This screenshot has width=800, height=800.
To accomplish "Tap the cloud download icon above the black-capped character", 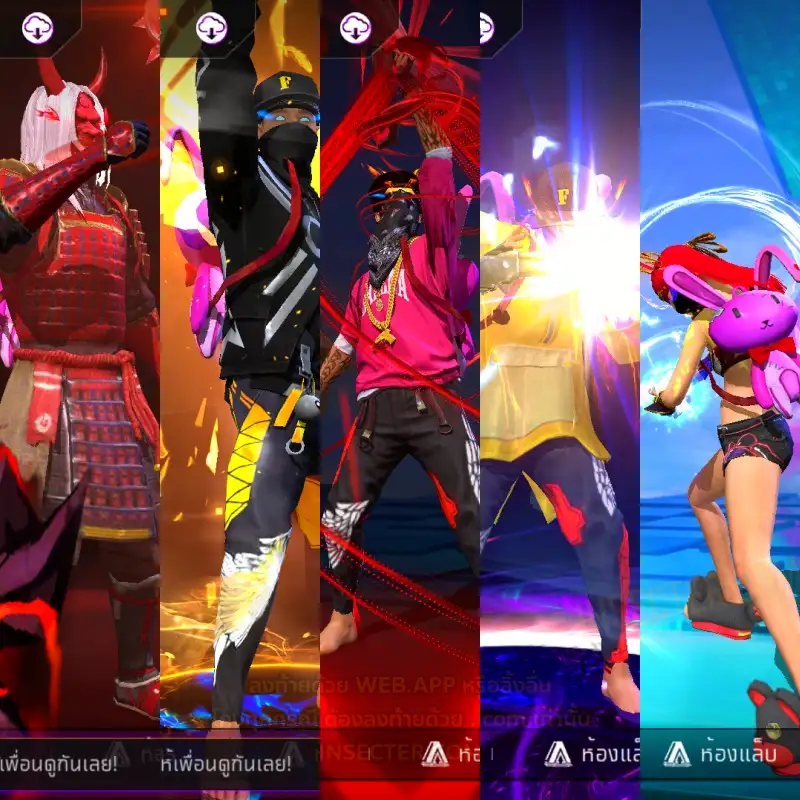I will coord(211,28).
